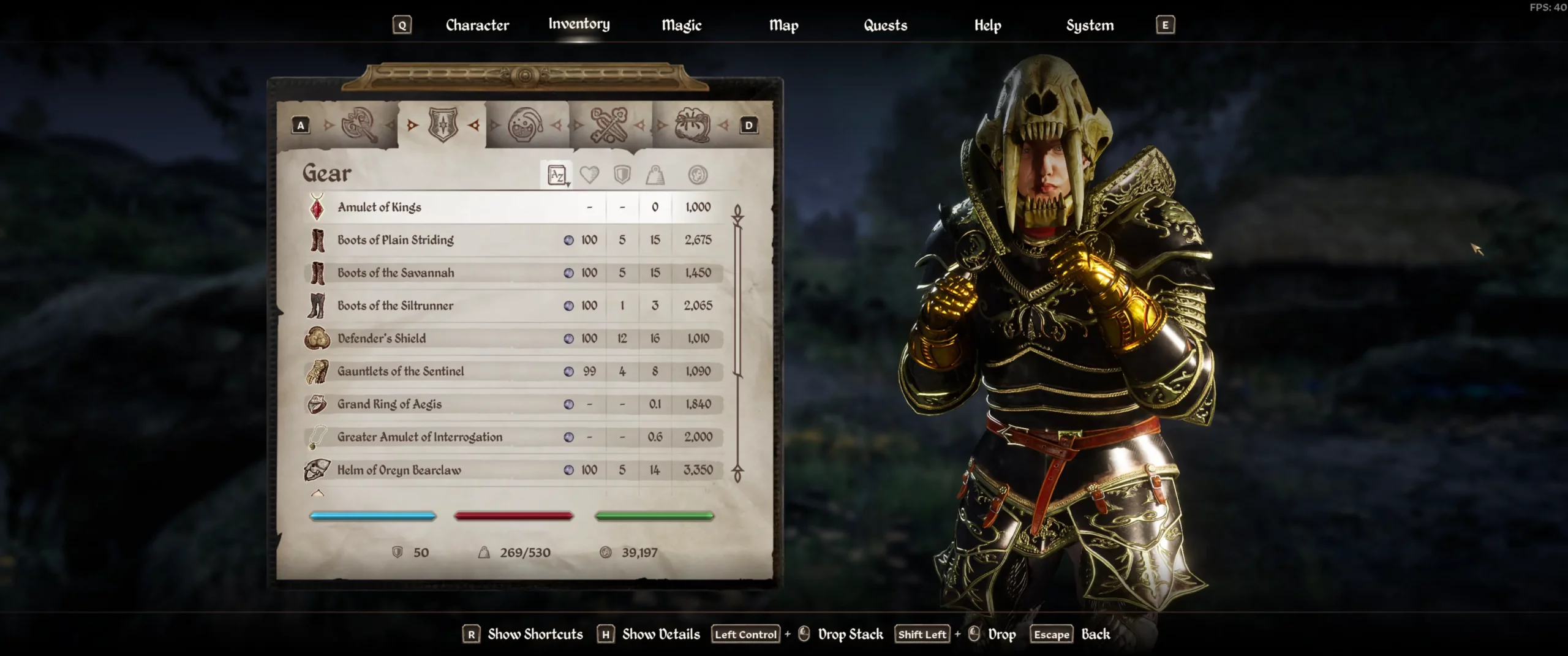Sort gear by the heart condition column
Image resolution: width=1568 pixels, height=656 pixels.
(x=589, y=175)
